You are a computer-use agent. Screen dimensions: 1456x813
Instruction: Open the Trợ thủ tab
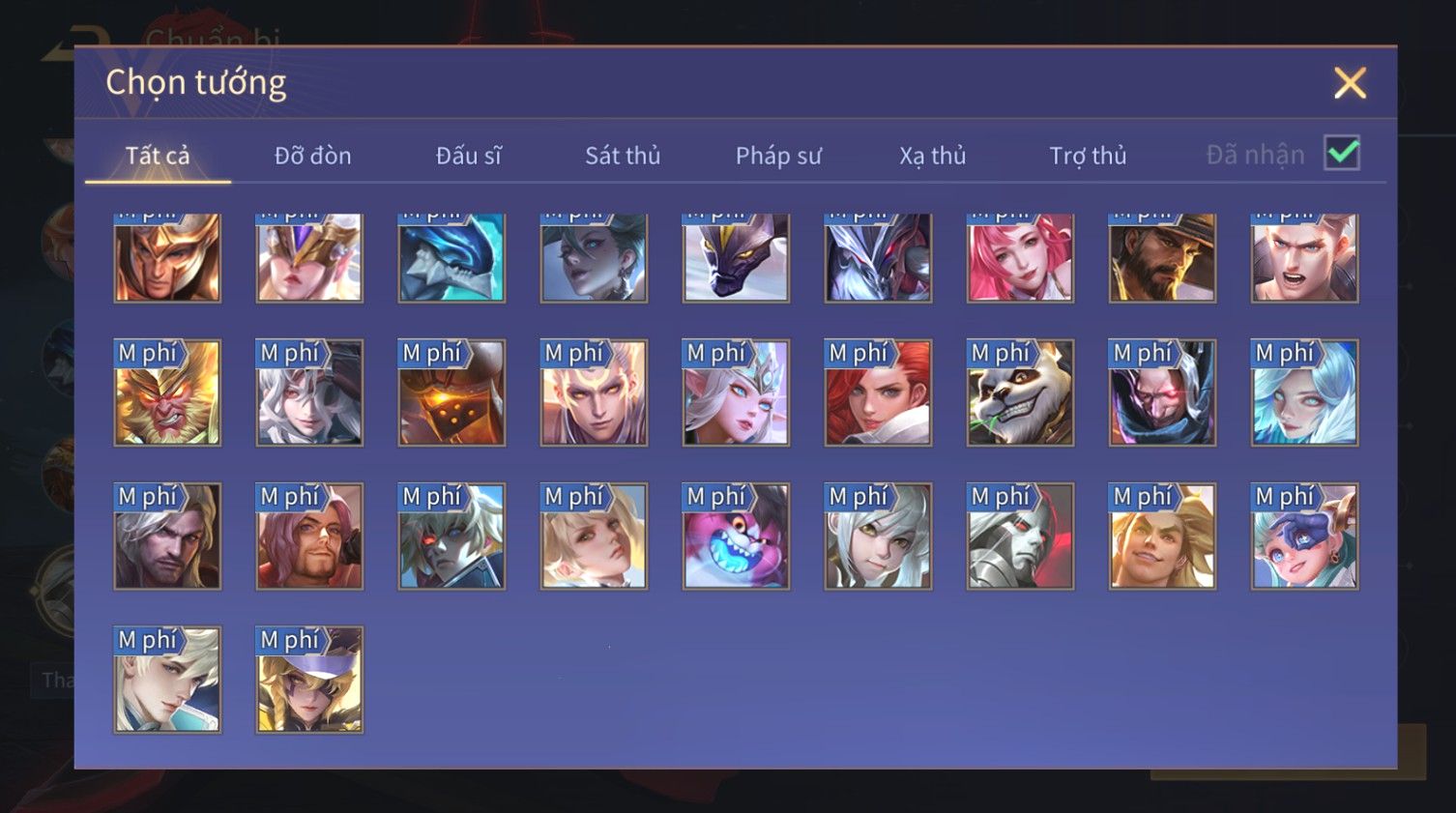click(1088, 156)
